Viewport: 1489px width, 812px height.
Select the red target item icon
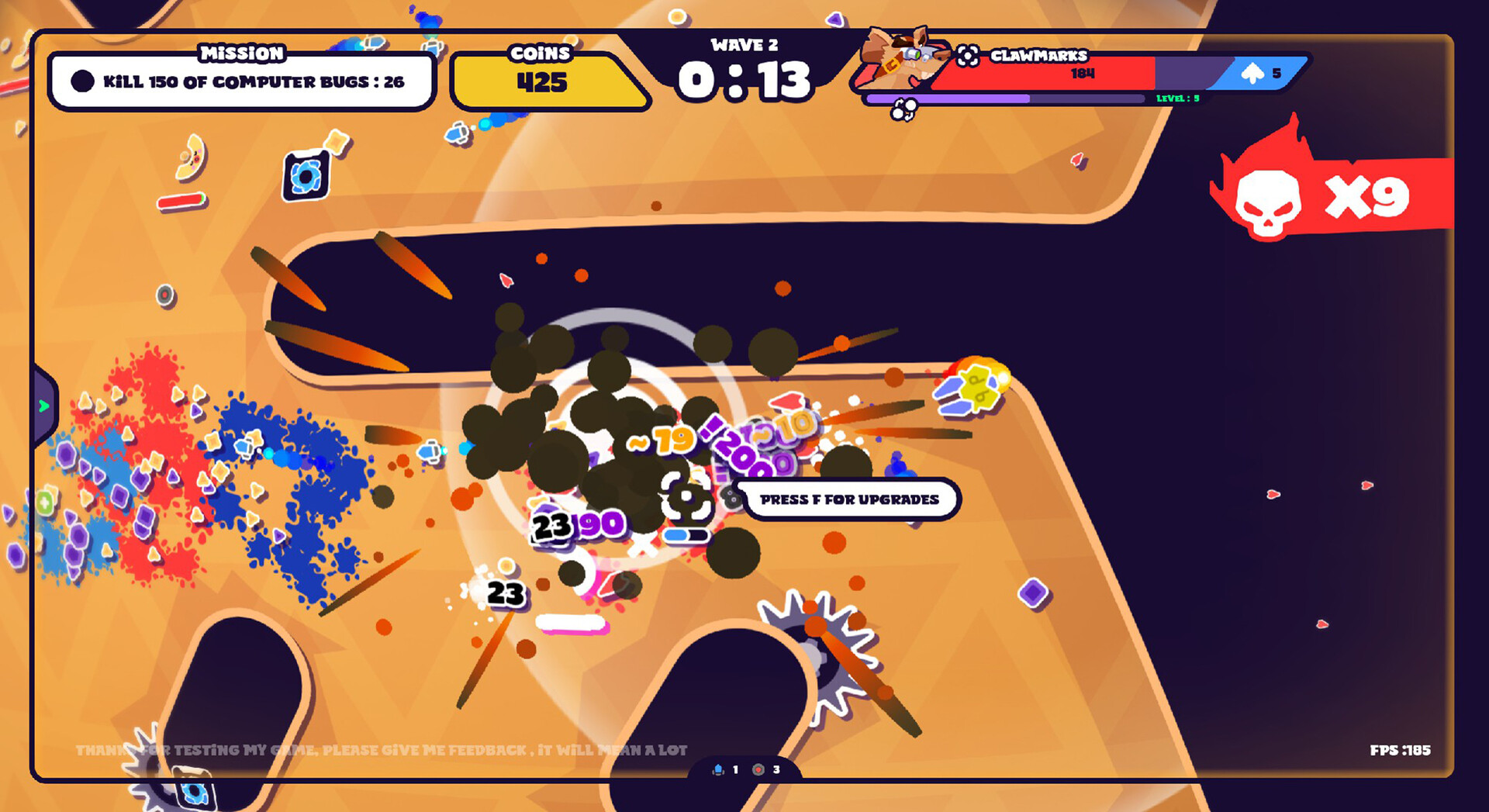tap(758, 769)
